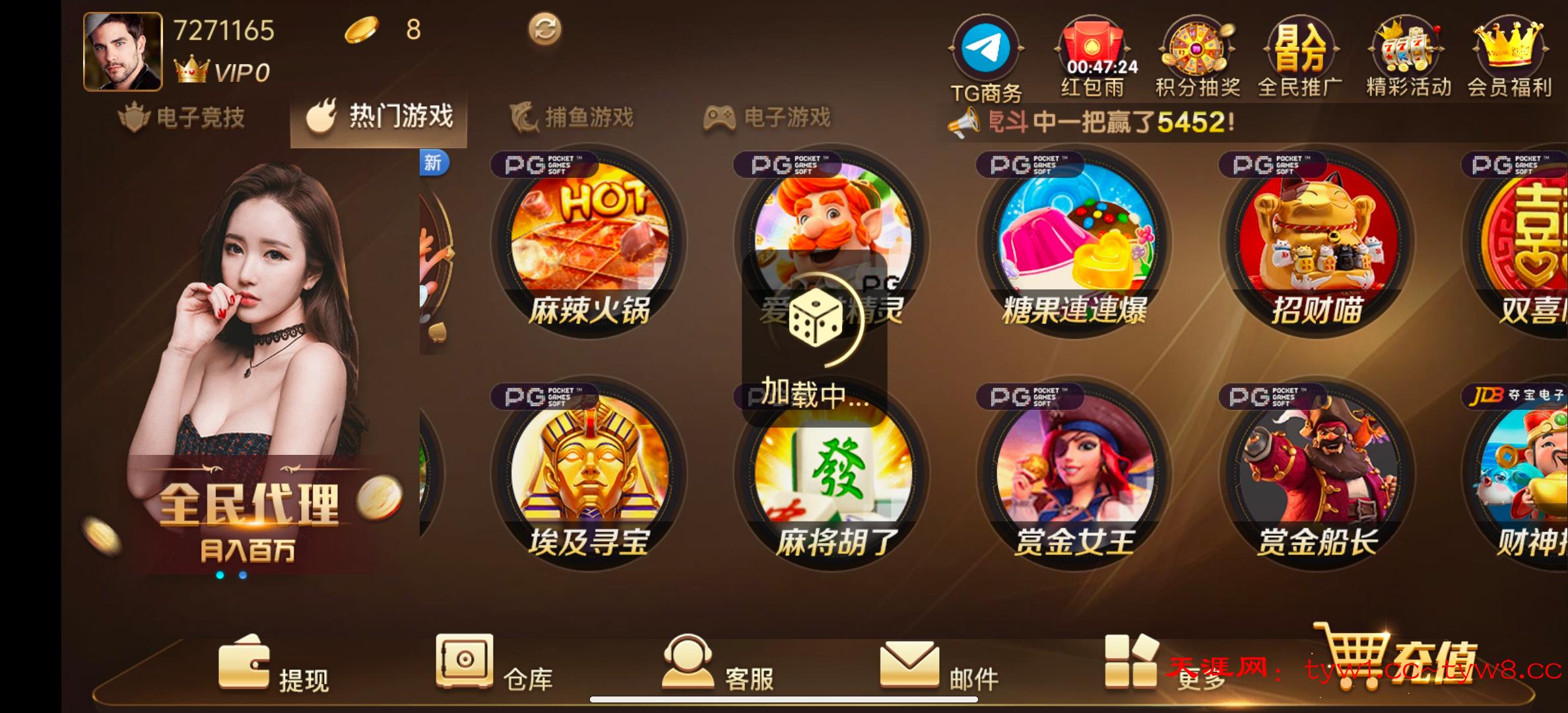Image resolution: width=1568 pixels, height=713 pixels.
Task: Switch to the 捕鱼游戏 fishing tab
Action: click(x=572, y=118)
